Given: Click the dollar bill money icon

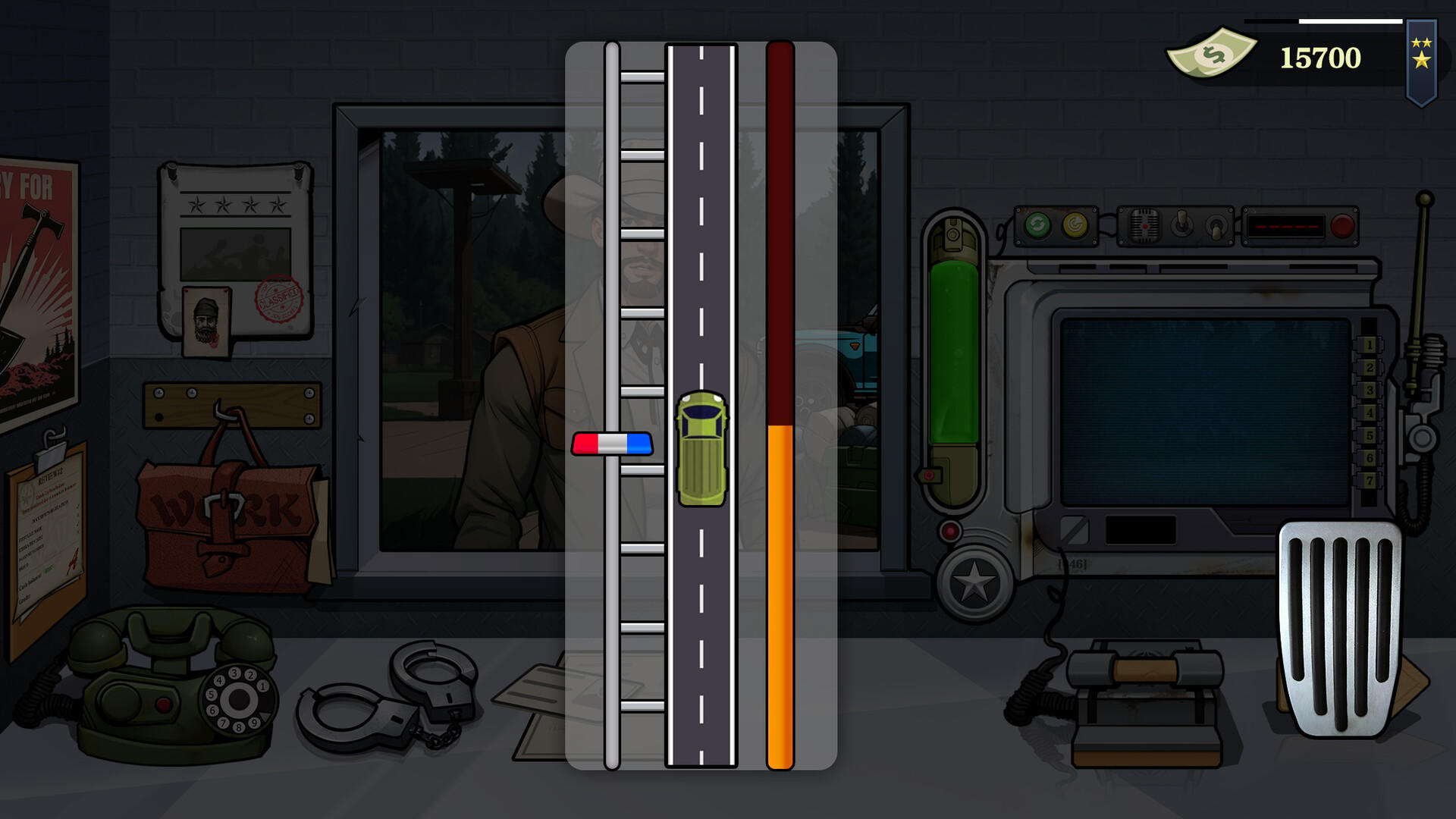Looking at the screenshot, I should click(1213, 53).
